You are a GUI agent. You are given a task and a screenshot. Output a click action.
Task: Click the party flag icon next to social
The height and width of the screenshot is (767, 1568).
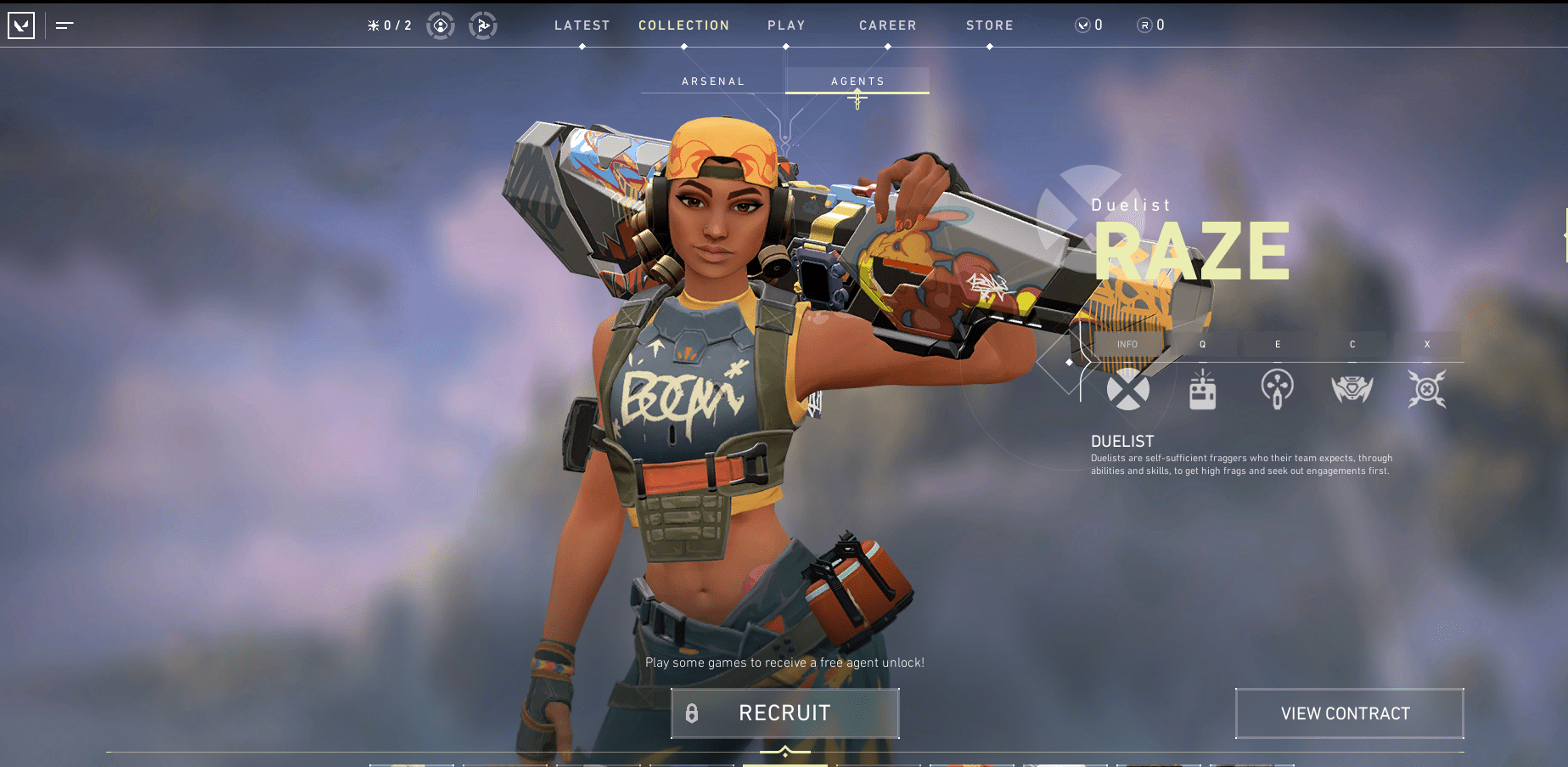pyautogui.click(x=483, y=25)
